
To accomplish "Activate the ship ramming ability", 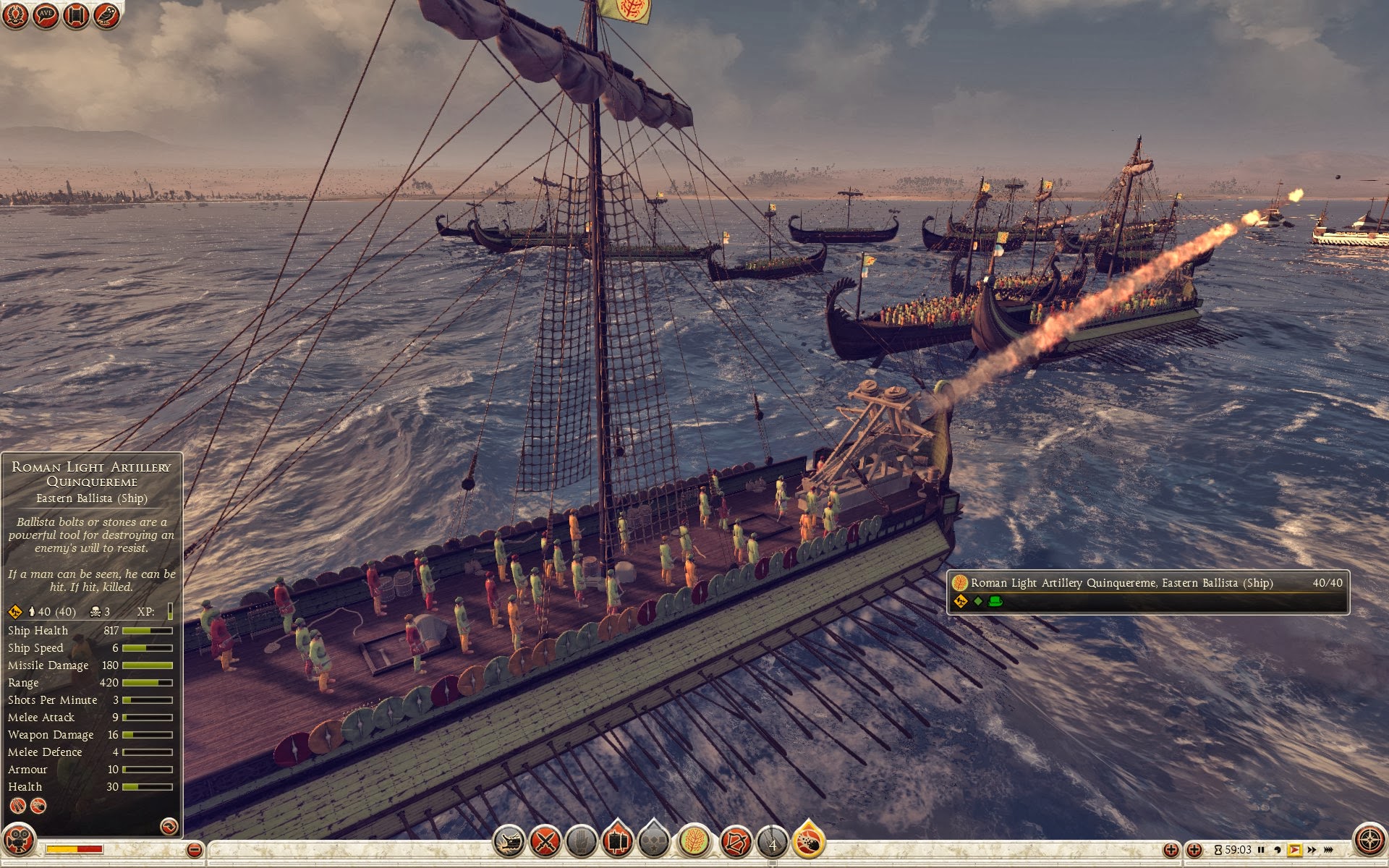I will [x=509, y=841].
